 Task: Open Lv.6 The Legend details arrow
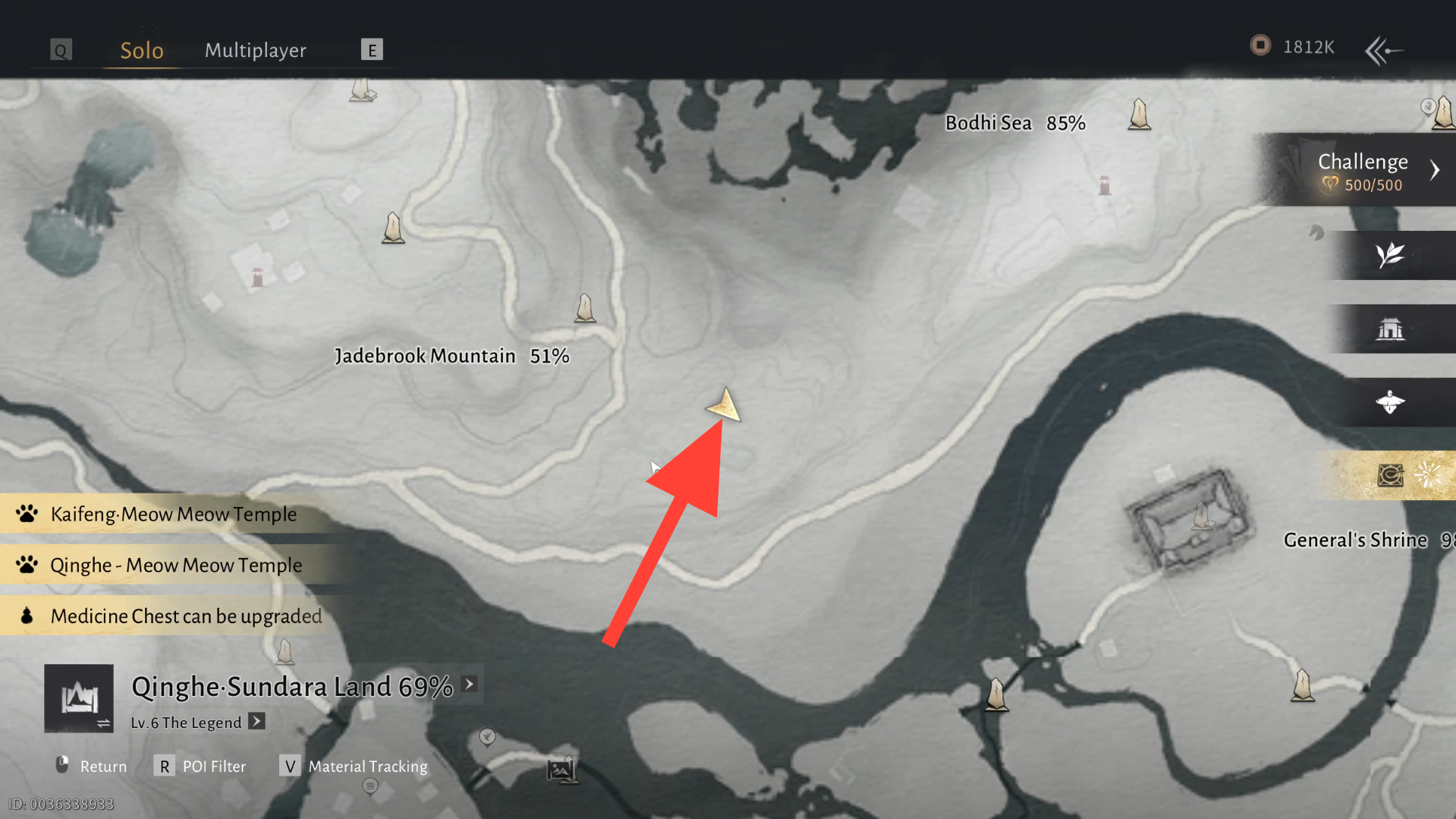(256, 722)
